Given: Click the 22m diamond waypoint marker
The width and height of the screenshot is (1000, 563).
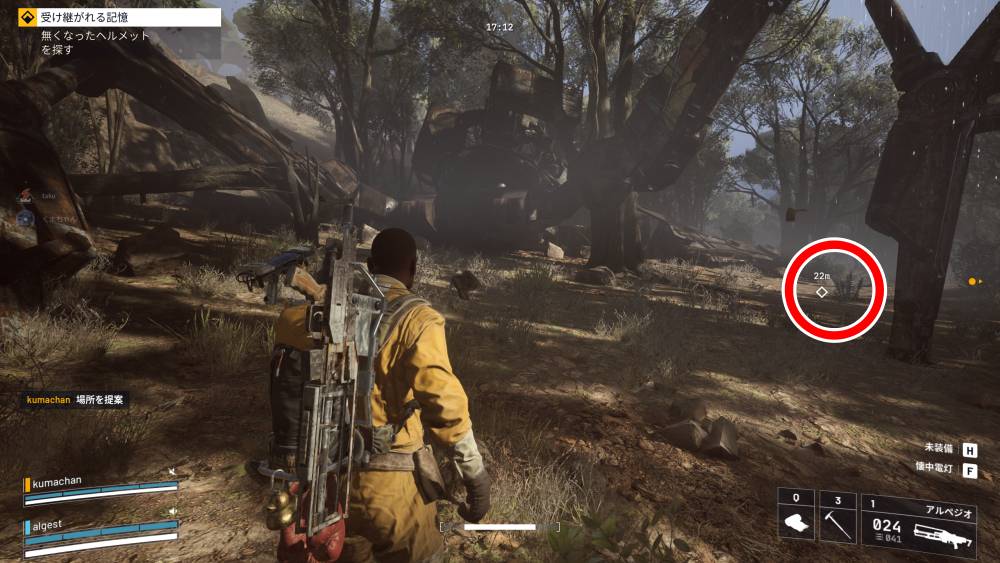Looking at the screenshot, I should (822, 292).
